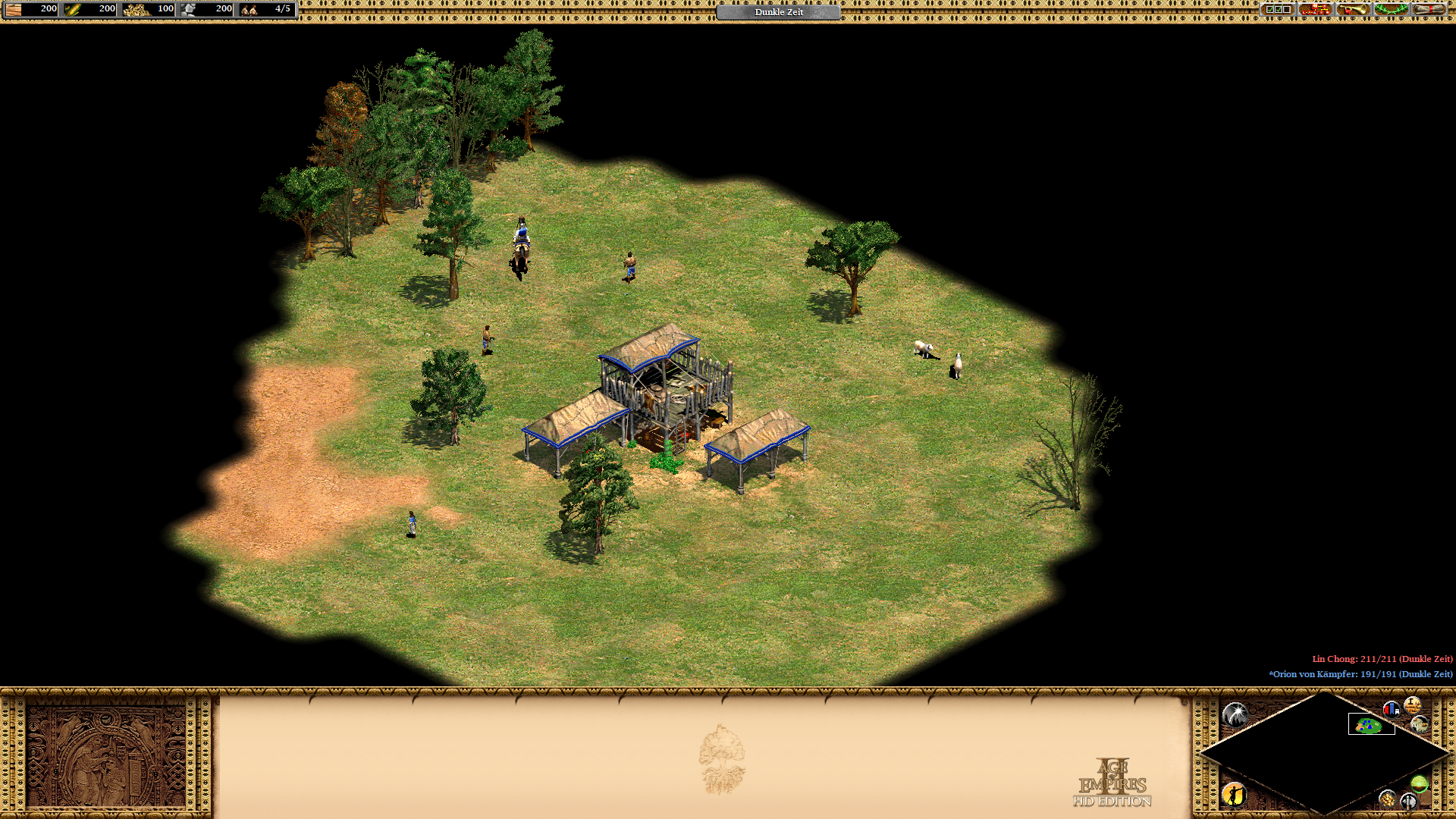Switch minimap to economic gold mode
This screenshot has height=819, width=1456.
tap(1387, 799)
